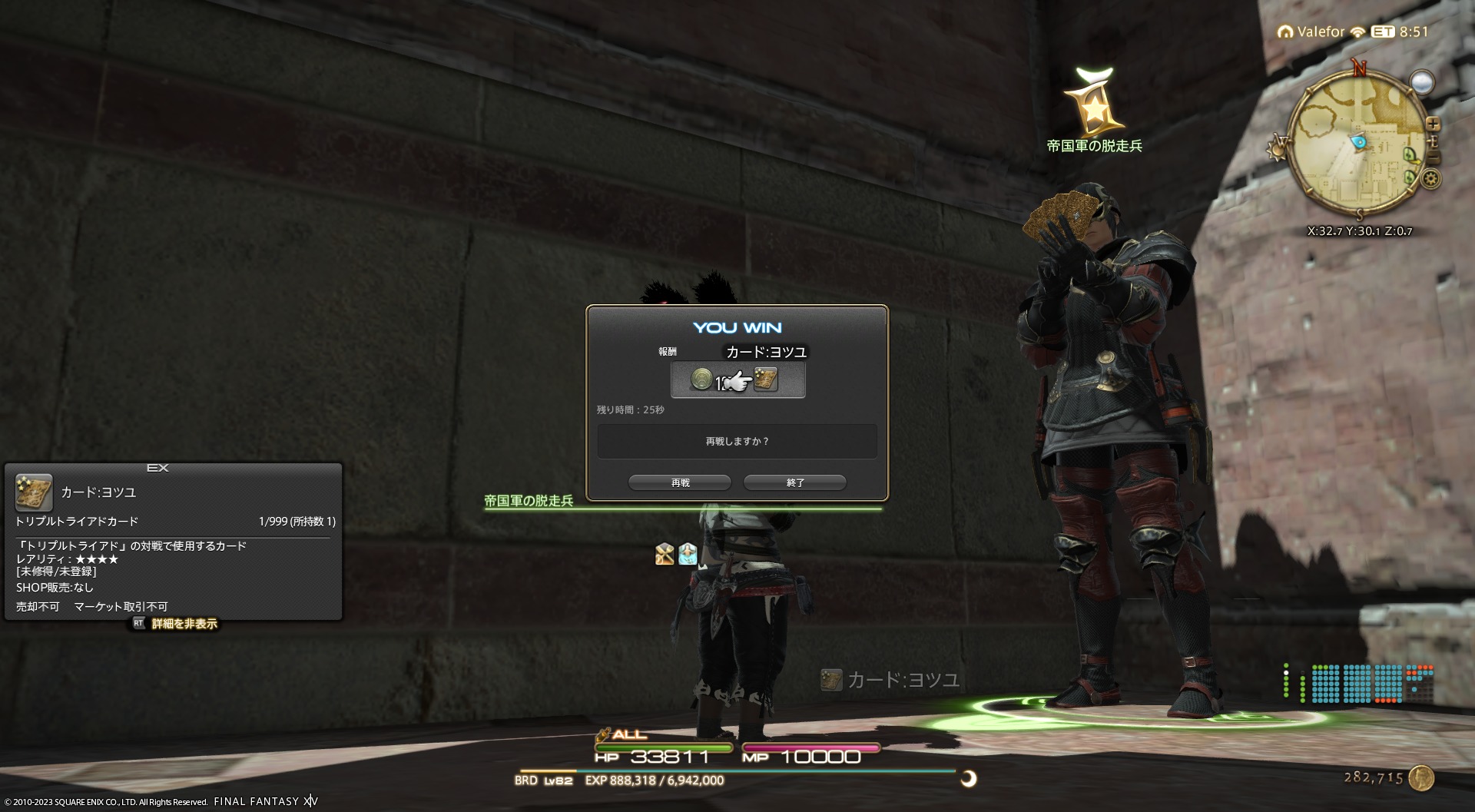Click the gil coin currency icon
Image resolution: width=1475 pixels, height=812 pixels.
coord(1422,778)
